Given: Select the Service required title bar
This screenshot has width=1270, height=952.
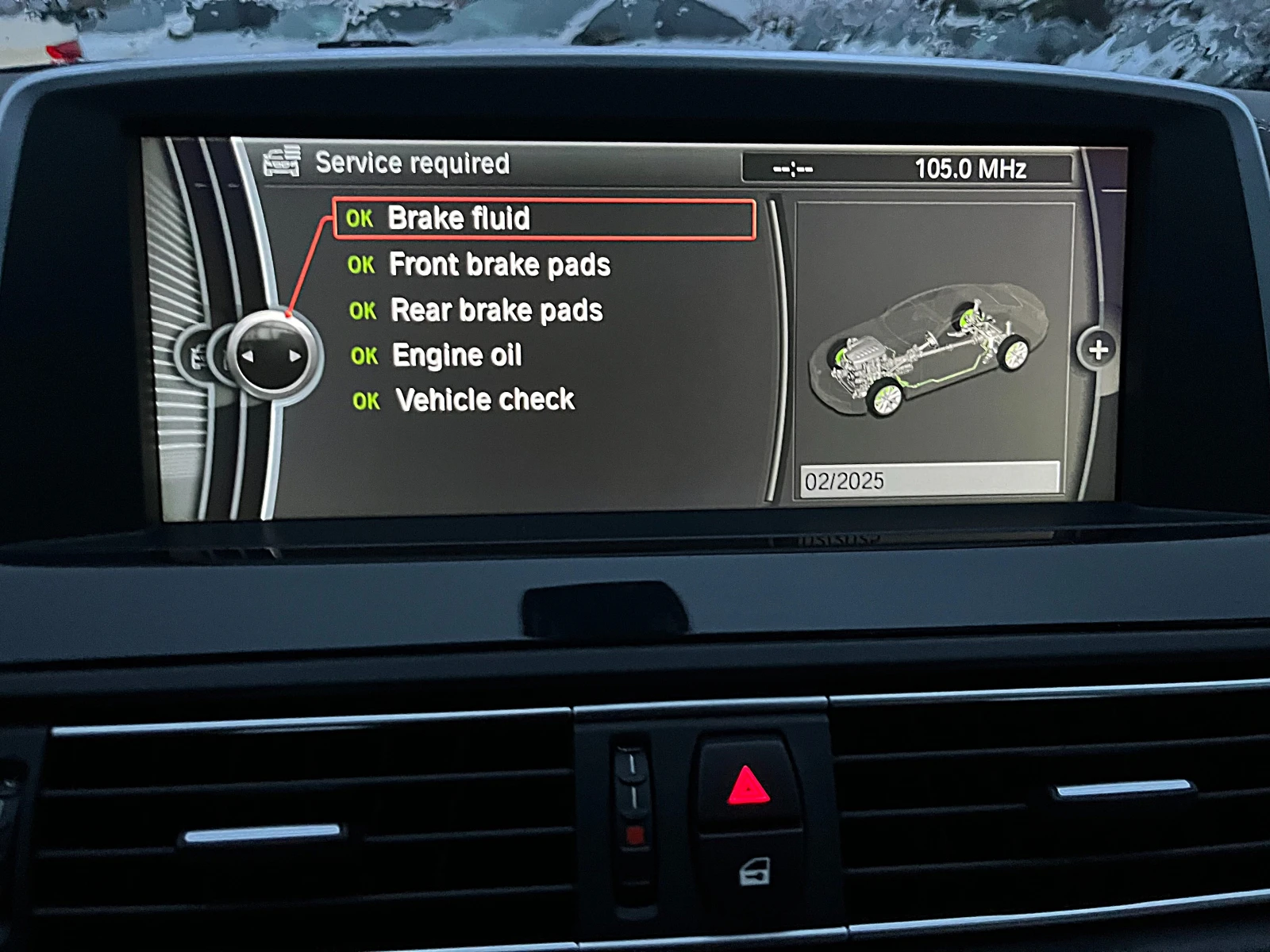Looking at the screenshot, I should pos(414,163).
